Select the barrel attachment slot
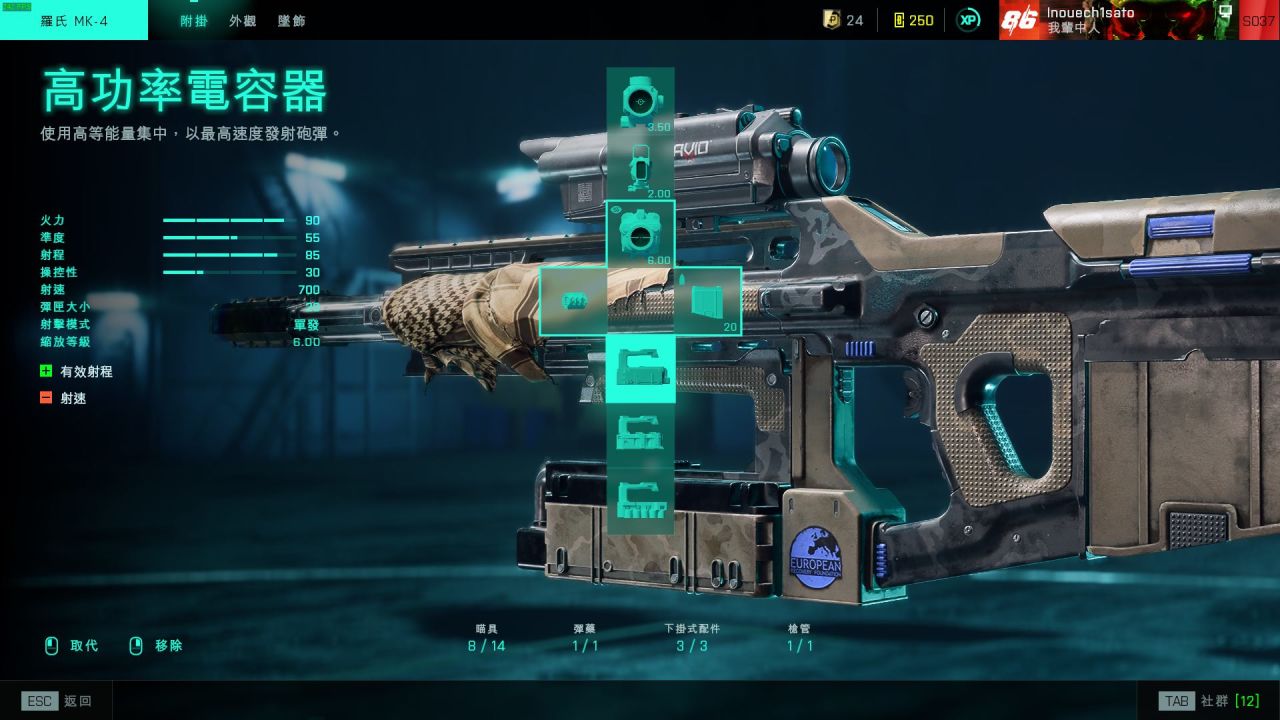Image resolution: width=1280 pixels, height=720 pixels. click(x=573, y=301)
